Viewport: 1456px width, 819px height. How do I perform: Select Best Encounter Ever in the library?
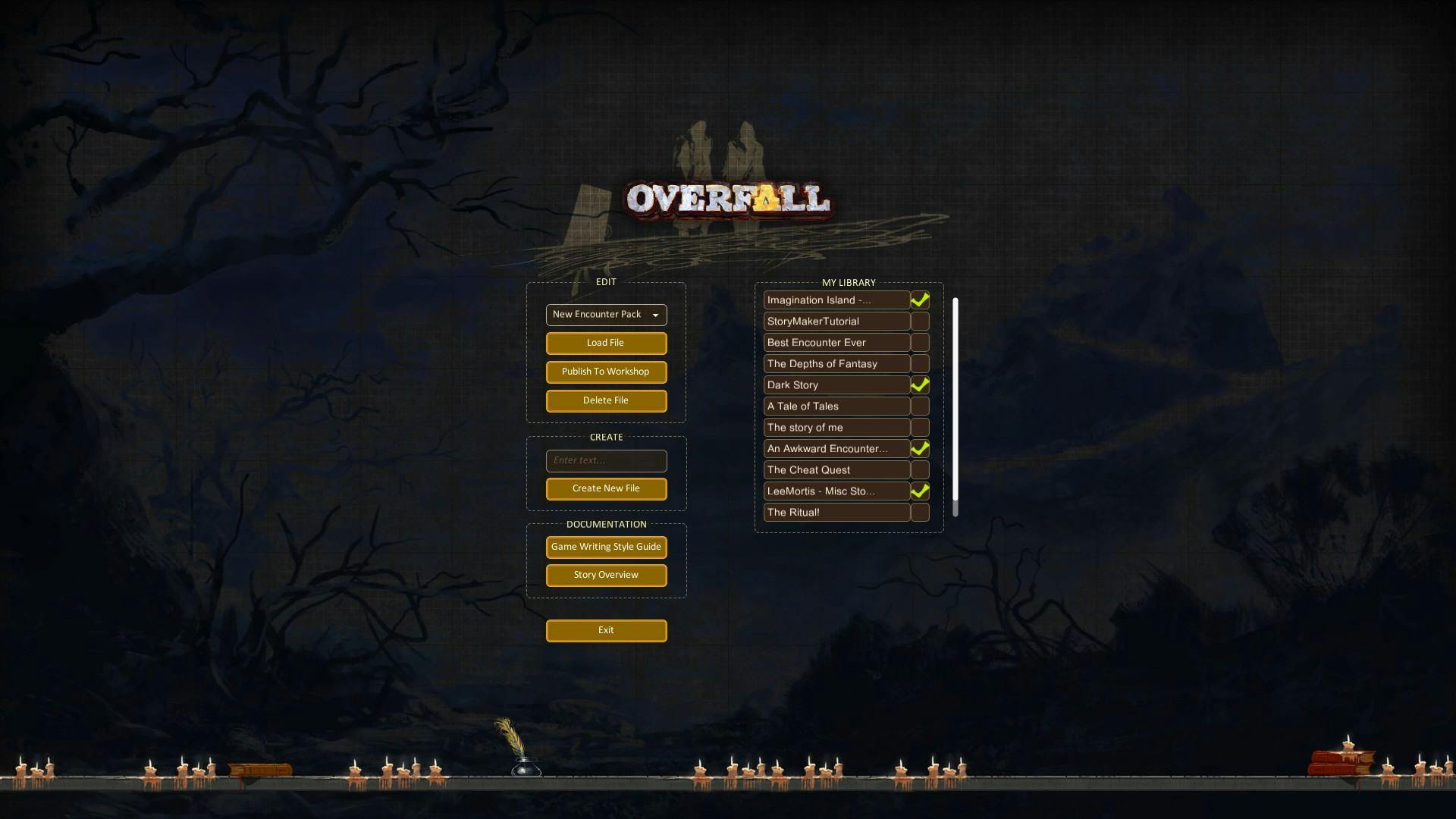tap(834, 342)
